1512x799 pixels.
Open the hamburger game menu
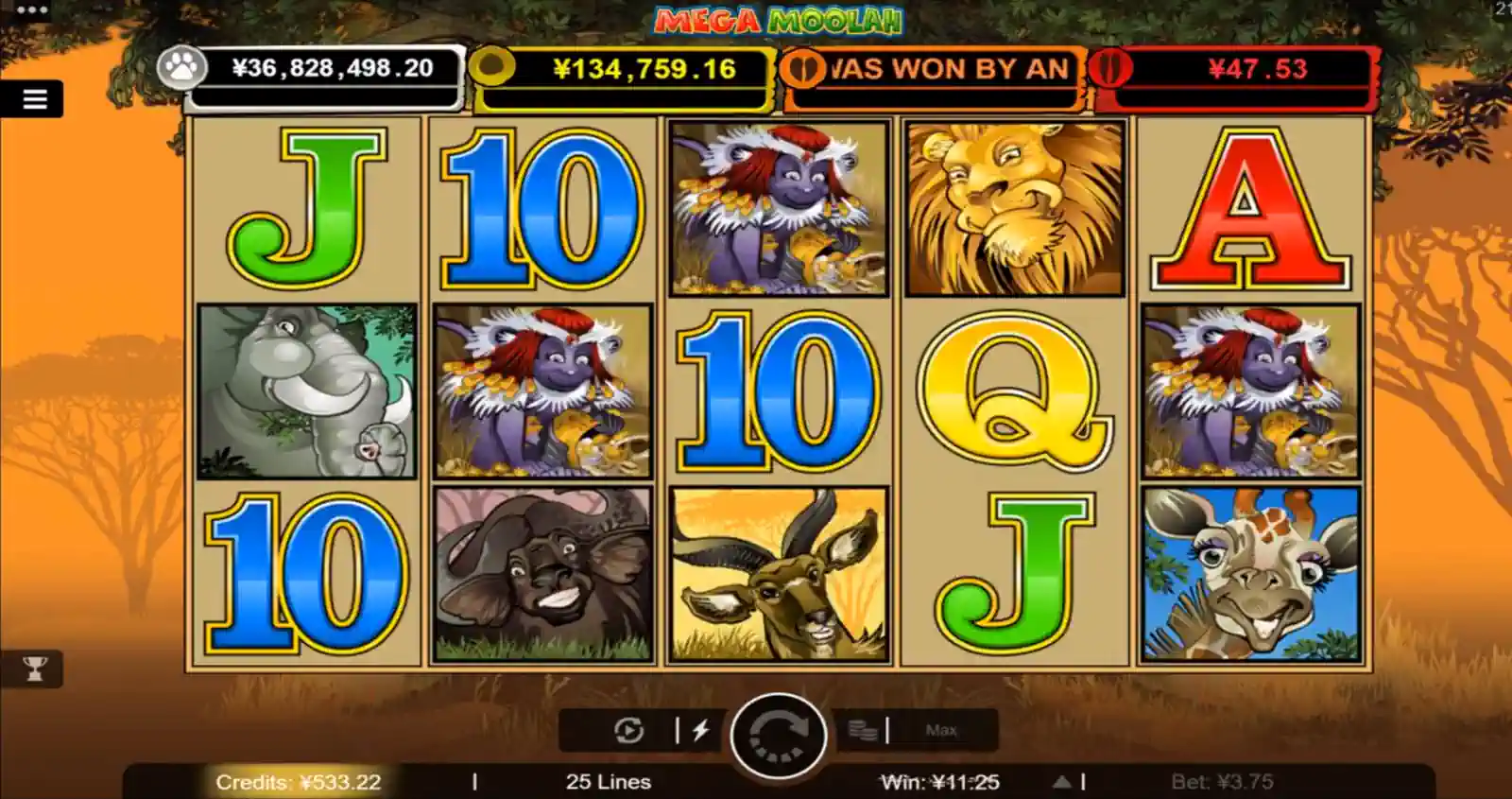point(34,100)
